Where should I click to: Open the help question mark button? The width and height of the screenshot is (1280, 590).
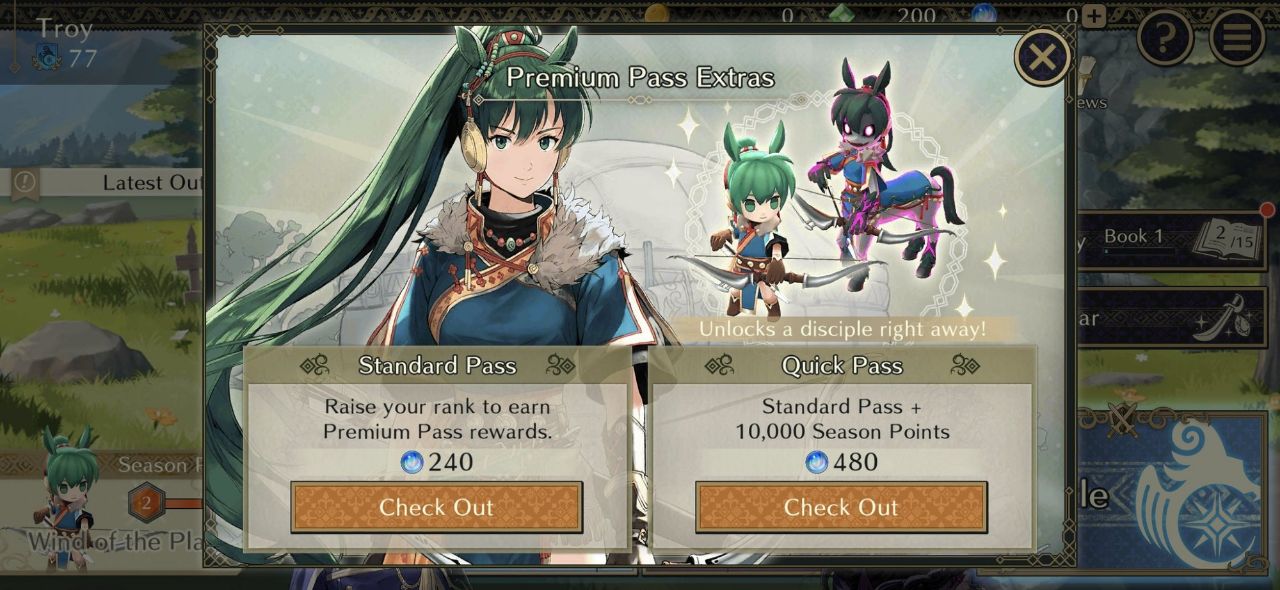1165,38
